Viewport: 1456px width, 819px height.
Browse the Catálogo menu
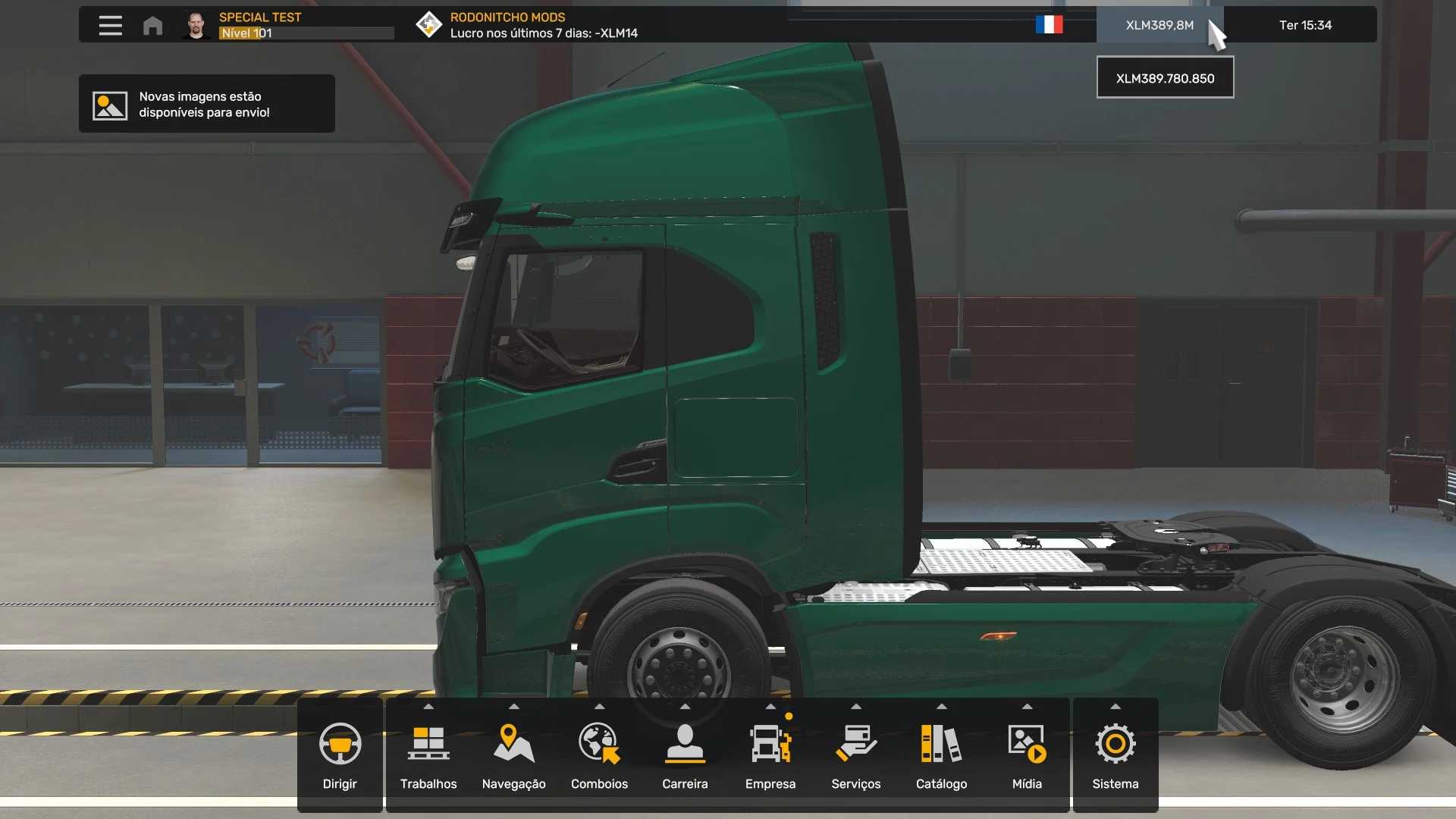[941, 755]
